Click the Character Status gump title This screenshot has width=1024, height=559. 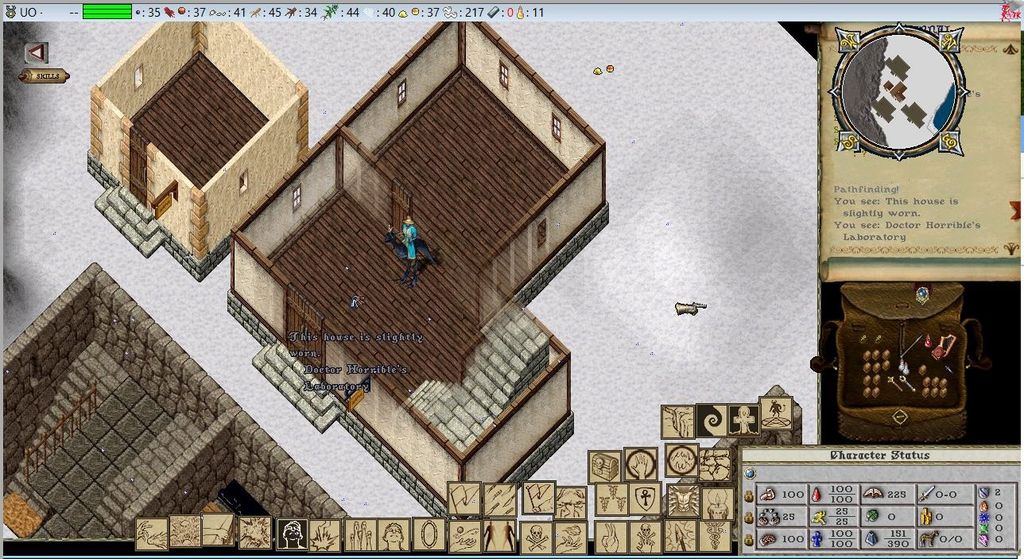(x=879, y=456)
